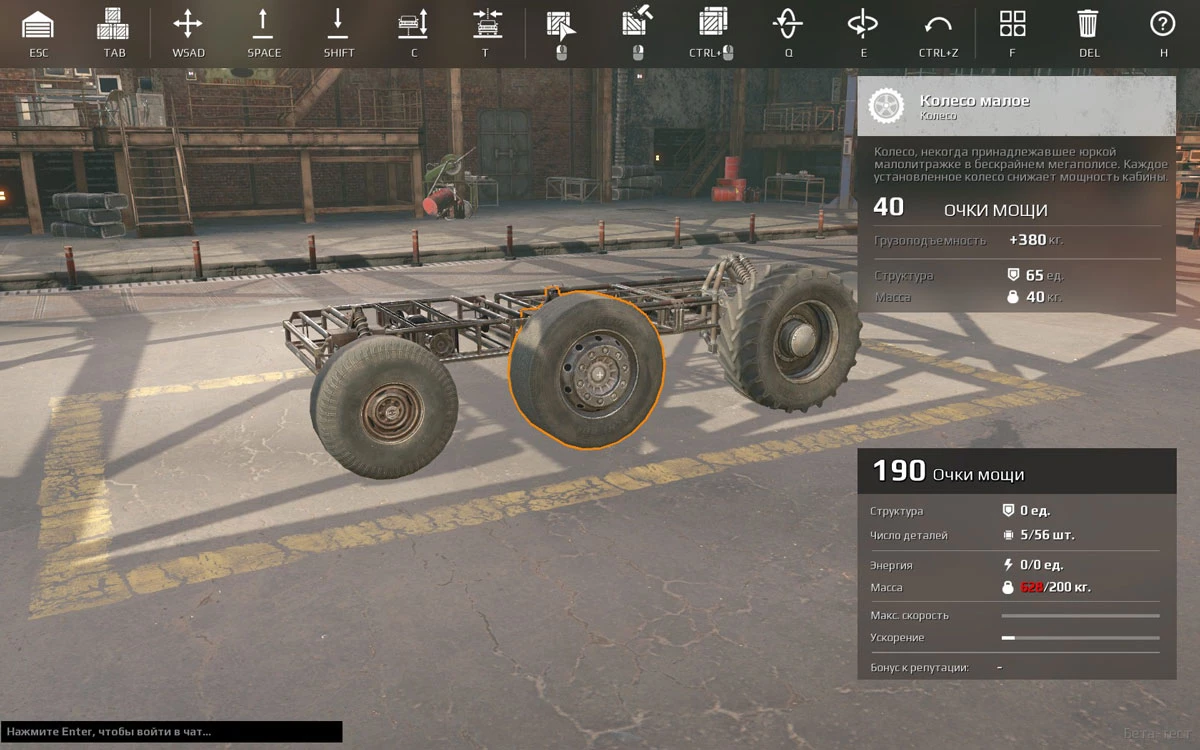Viewport: 1200px width, 750px height.
Task: Rotate part with the vertical-axis rotation icon
Action: tap(862, 24)
